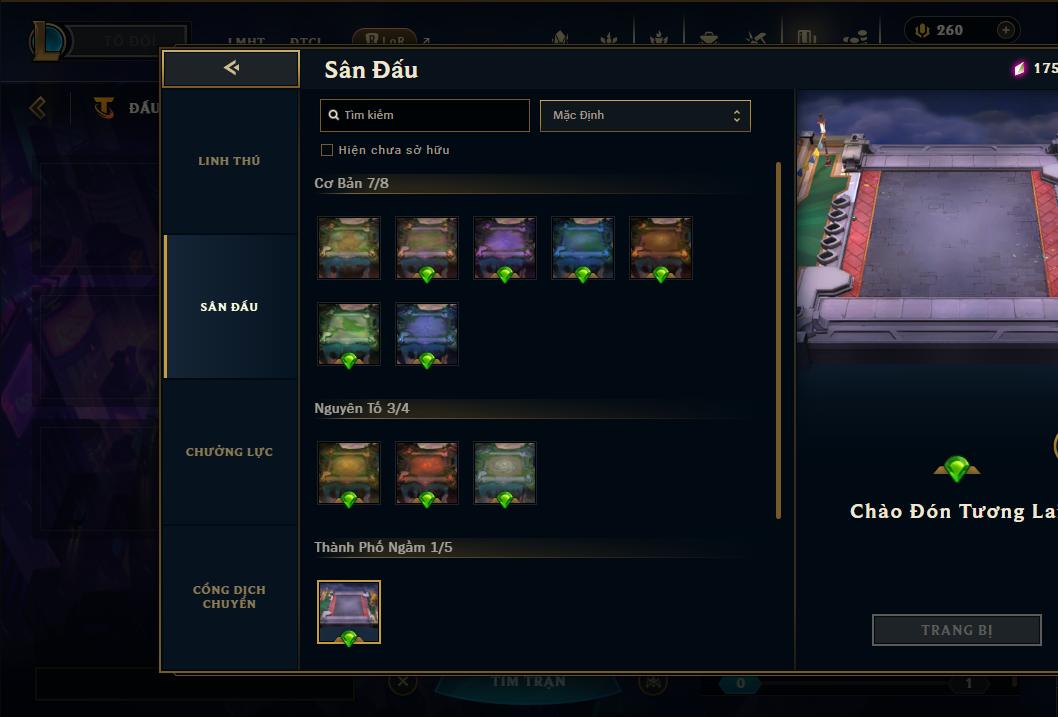Viewport: 1058px width, 717px height.
Task: Open the Mặc Định sort dropdown
Action: (x=645, y=115)
